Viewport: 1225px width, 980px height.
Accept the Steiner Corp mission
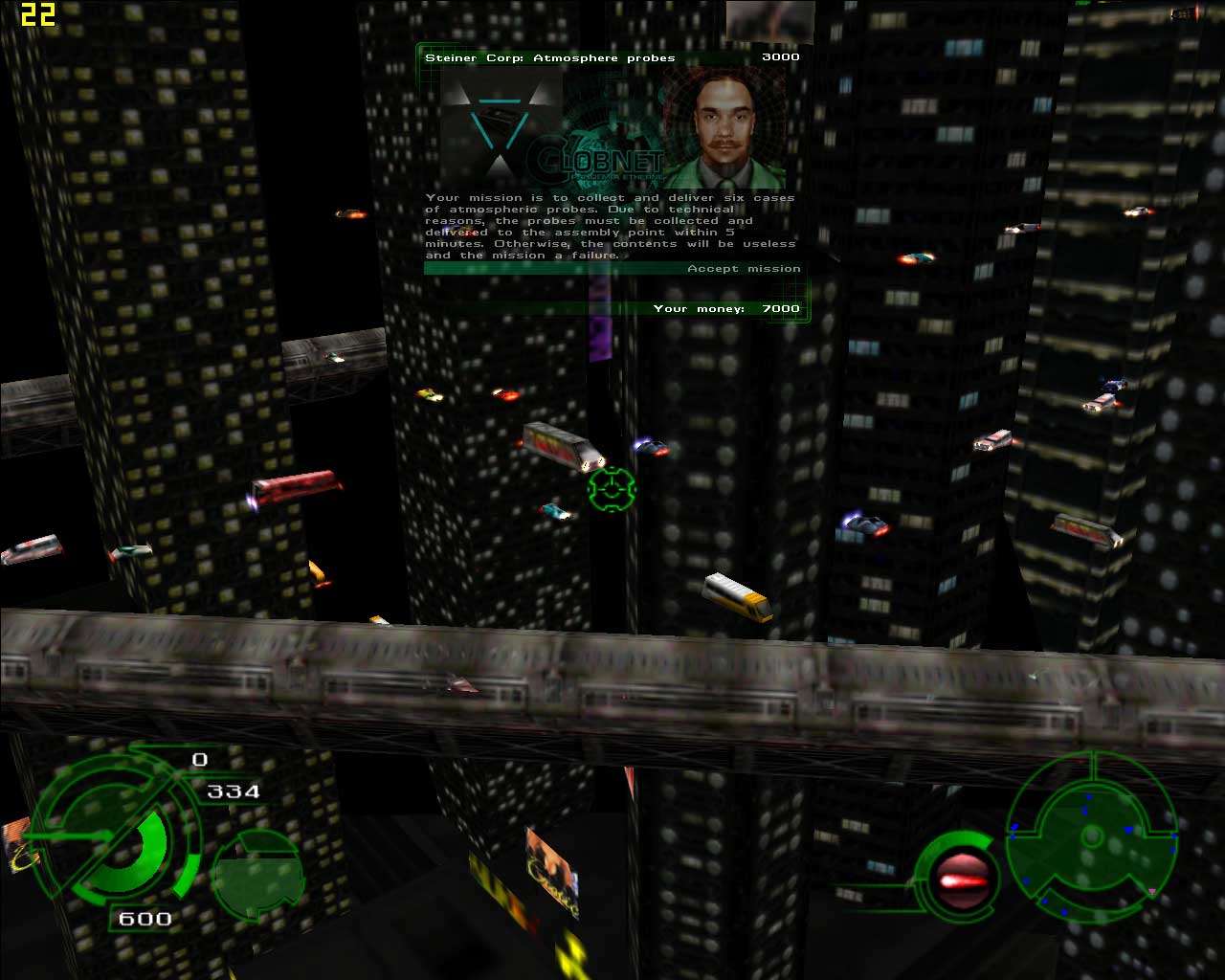click(x=743, y=269)
